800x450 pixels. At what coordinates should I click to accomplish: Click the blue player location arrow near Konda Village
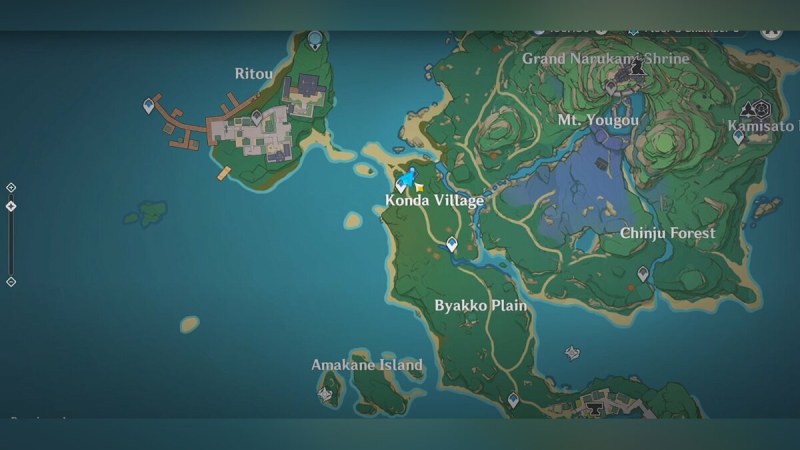pos(413,177)
